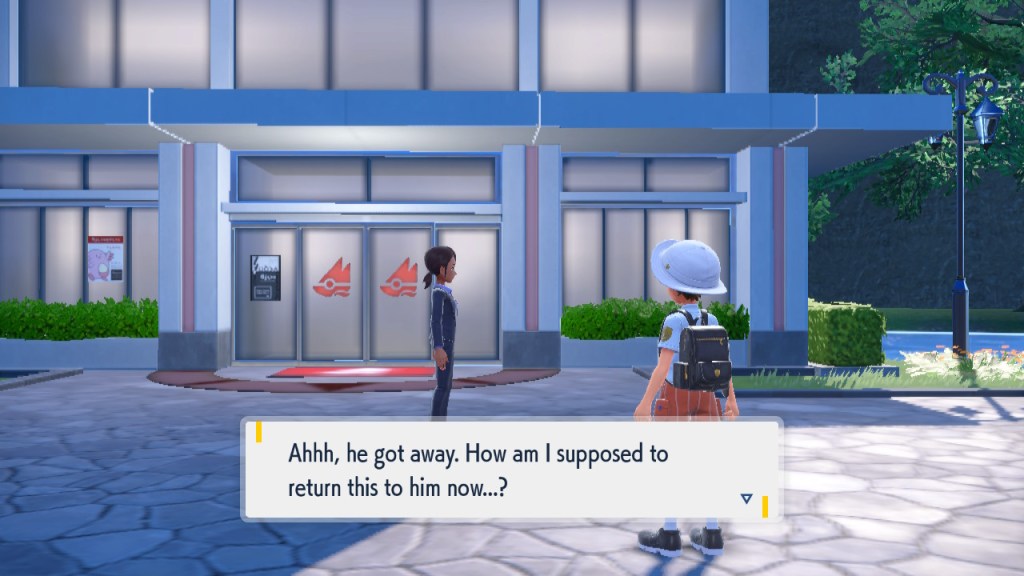Click the dialogue text box to continue
This screenshot has height=576, width=1024.
tap(510, 468)
